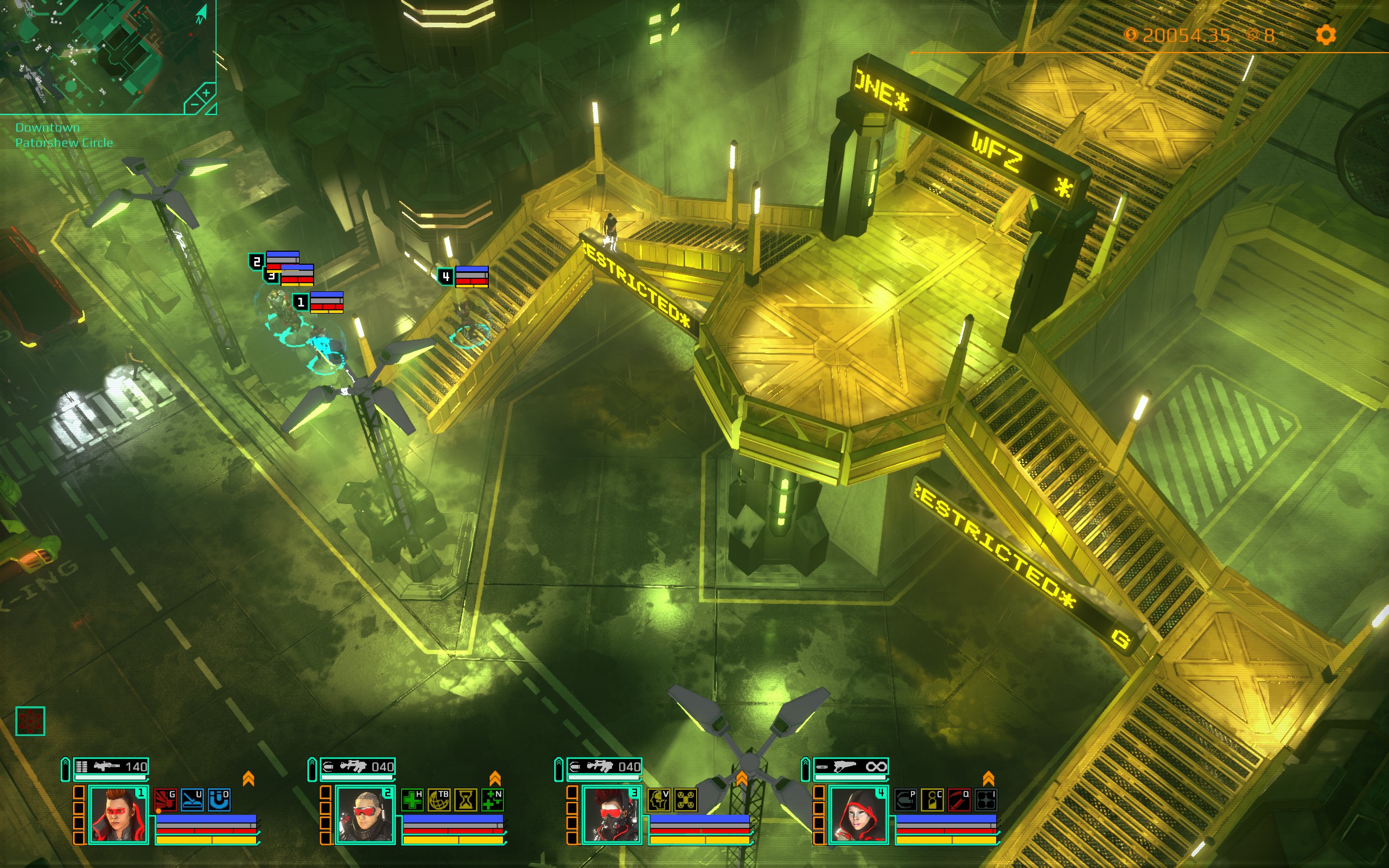The width and height of the screenshot is (1389, 868).
Task: Use agent 4's yellow person C ability
Action: point(932,800)
